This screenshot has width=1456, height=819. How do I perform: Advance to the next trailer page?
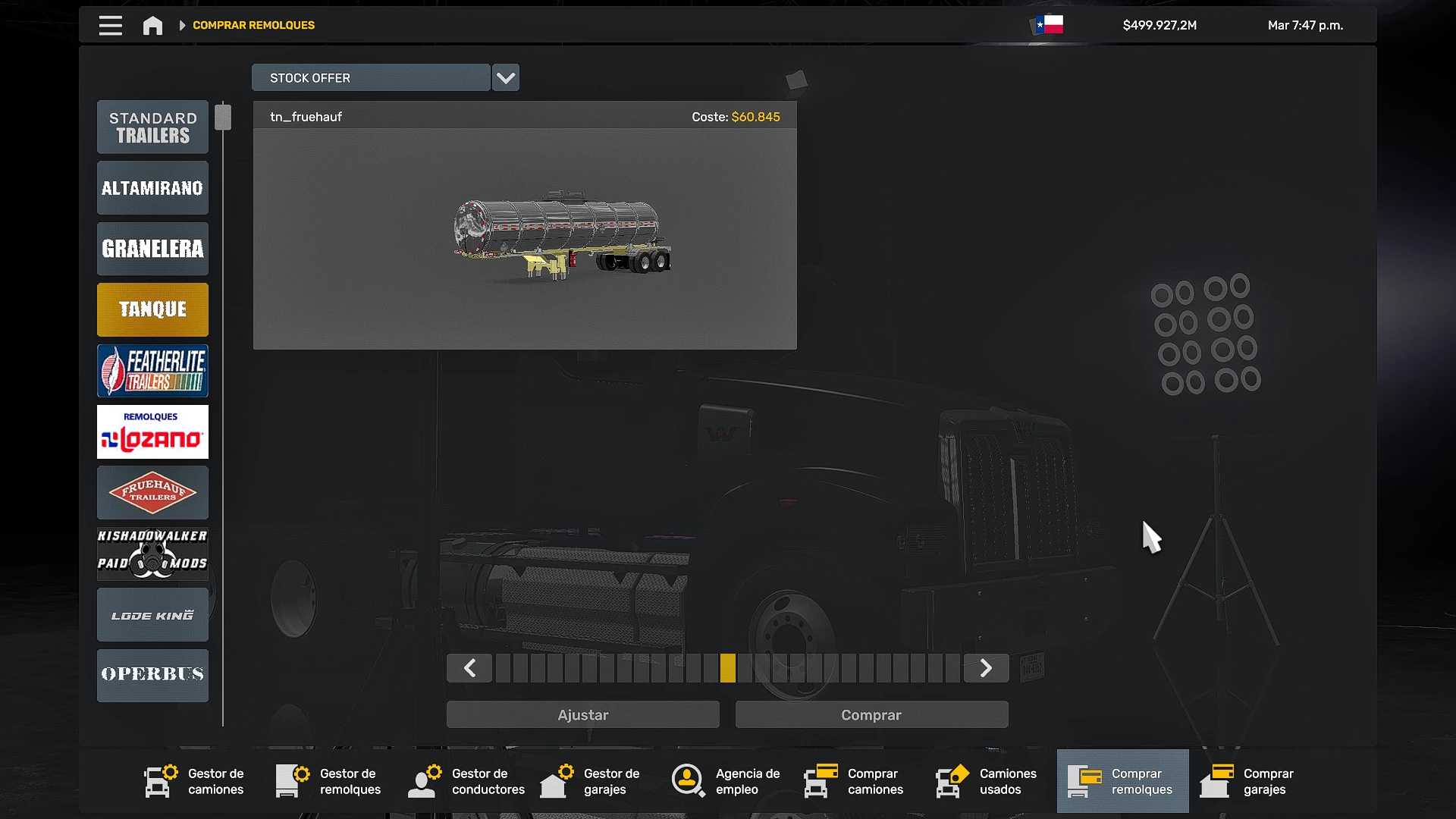coord(986,668)
